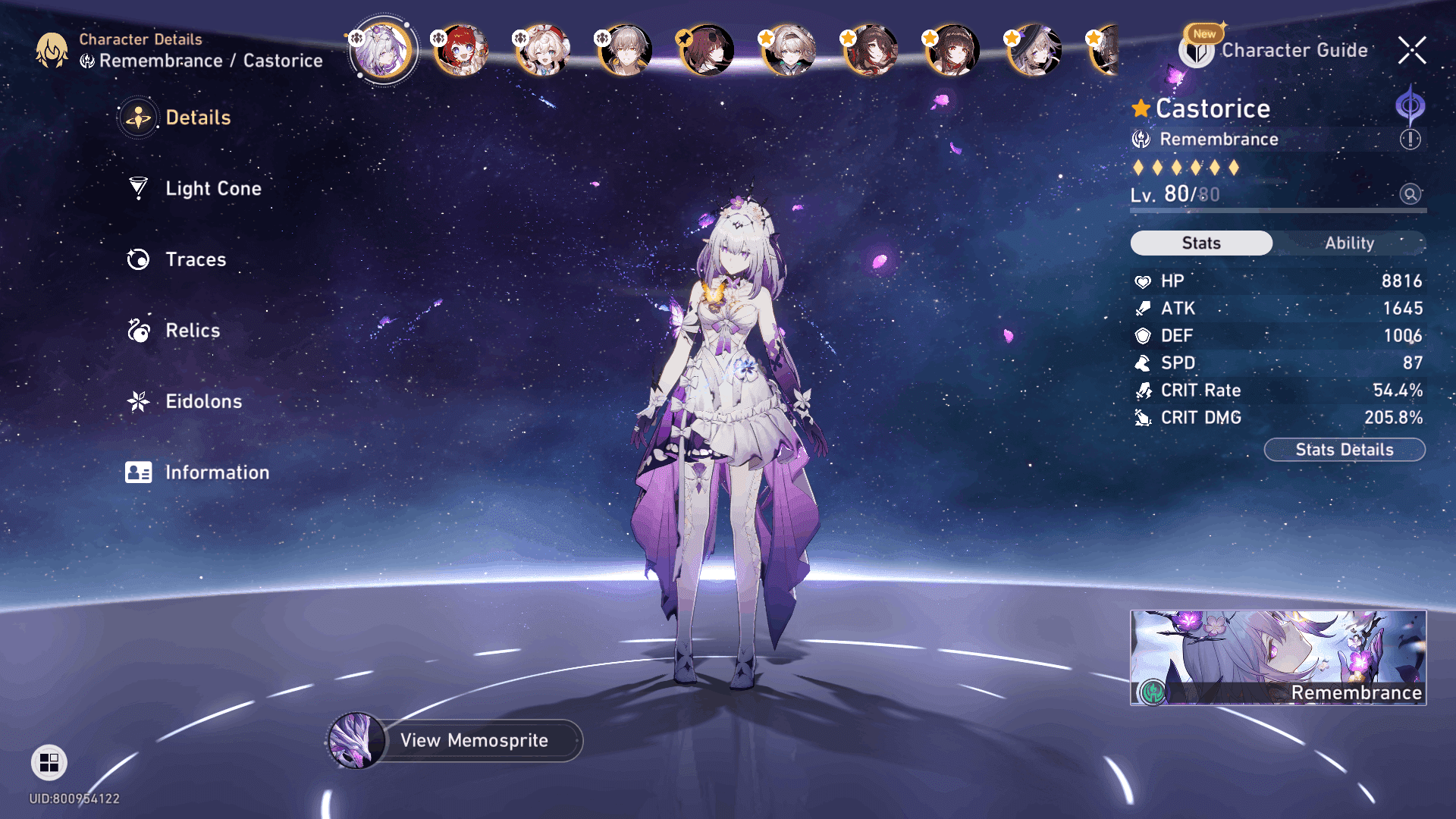Viewport: 1456px width, 819px height.
Task: Select the Traces menu entry
Action: pyautogui.click(x=195, y=259)
